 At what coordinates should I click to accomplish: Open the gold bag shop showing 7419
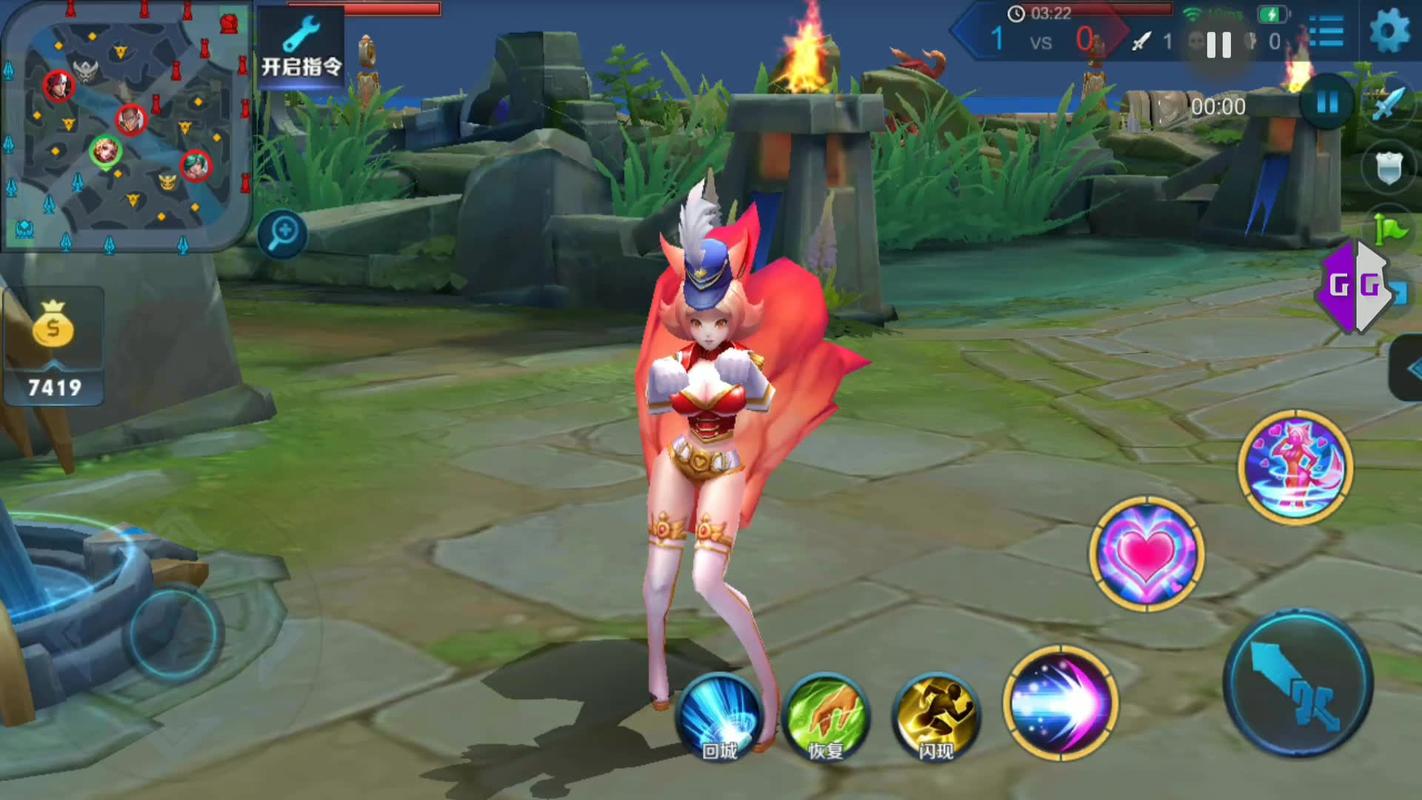pos(54,346)
